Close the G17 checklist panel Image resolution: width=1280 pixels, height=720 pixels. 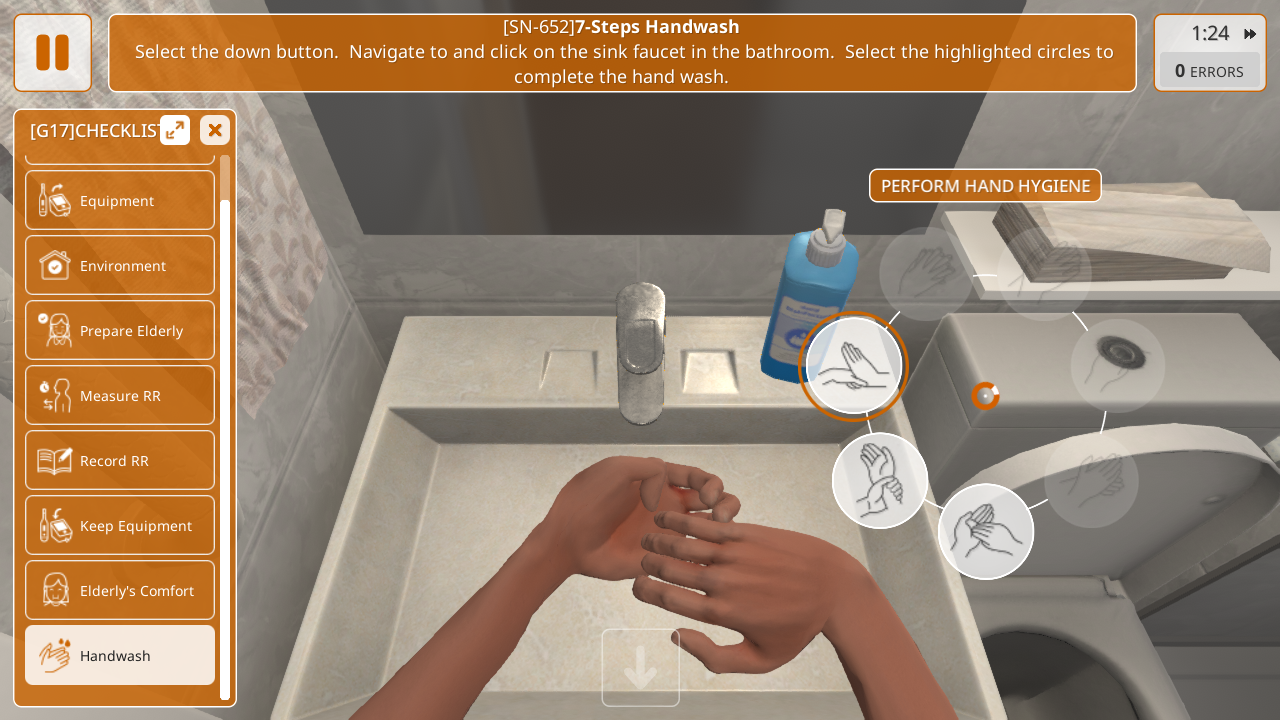click(x=214, y=130)
